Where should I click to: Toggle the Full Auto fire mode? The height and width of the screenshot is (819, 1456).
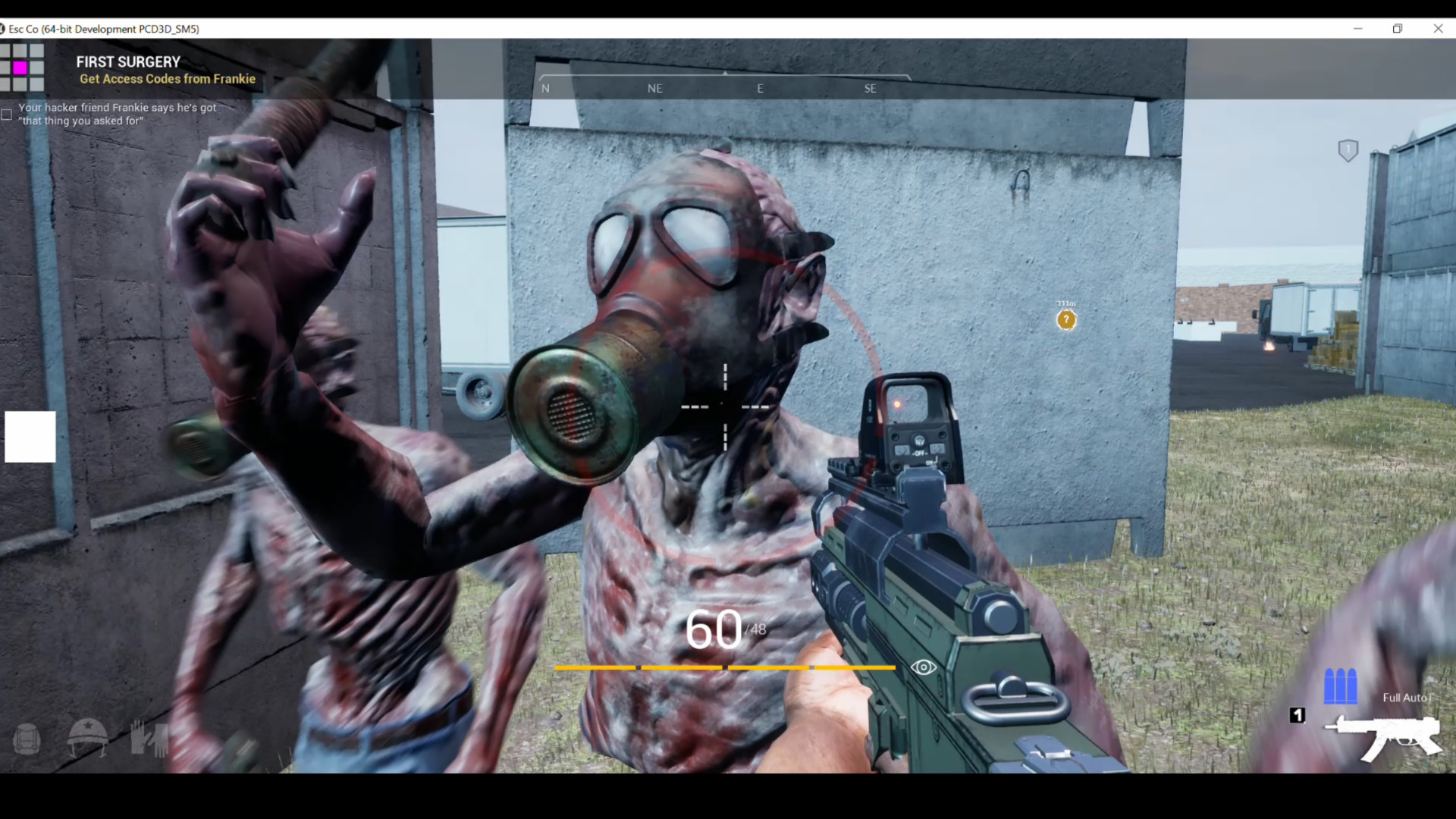pyautogui.click(x=1404, y=697)
